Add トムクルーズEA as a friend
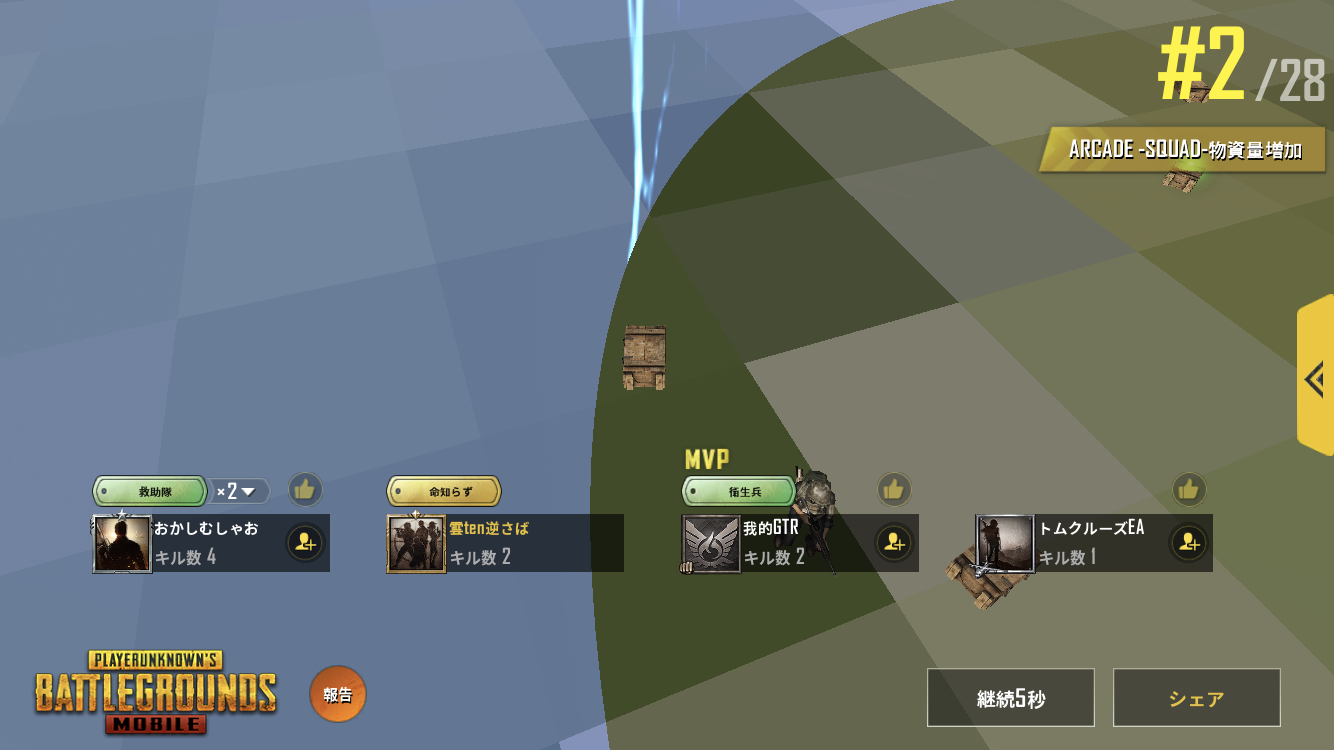The image size is (1334, 750). 1188,543
